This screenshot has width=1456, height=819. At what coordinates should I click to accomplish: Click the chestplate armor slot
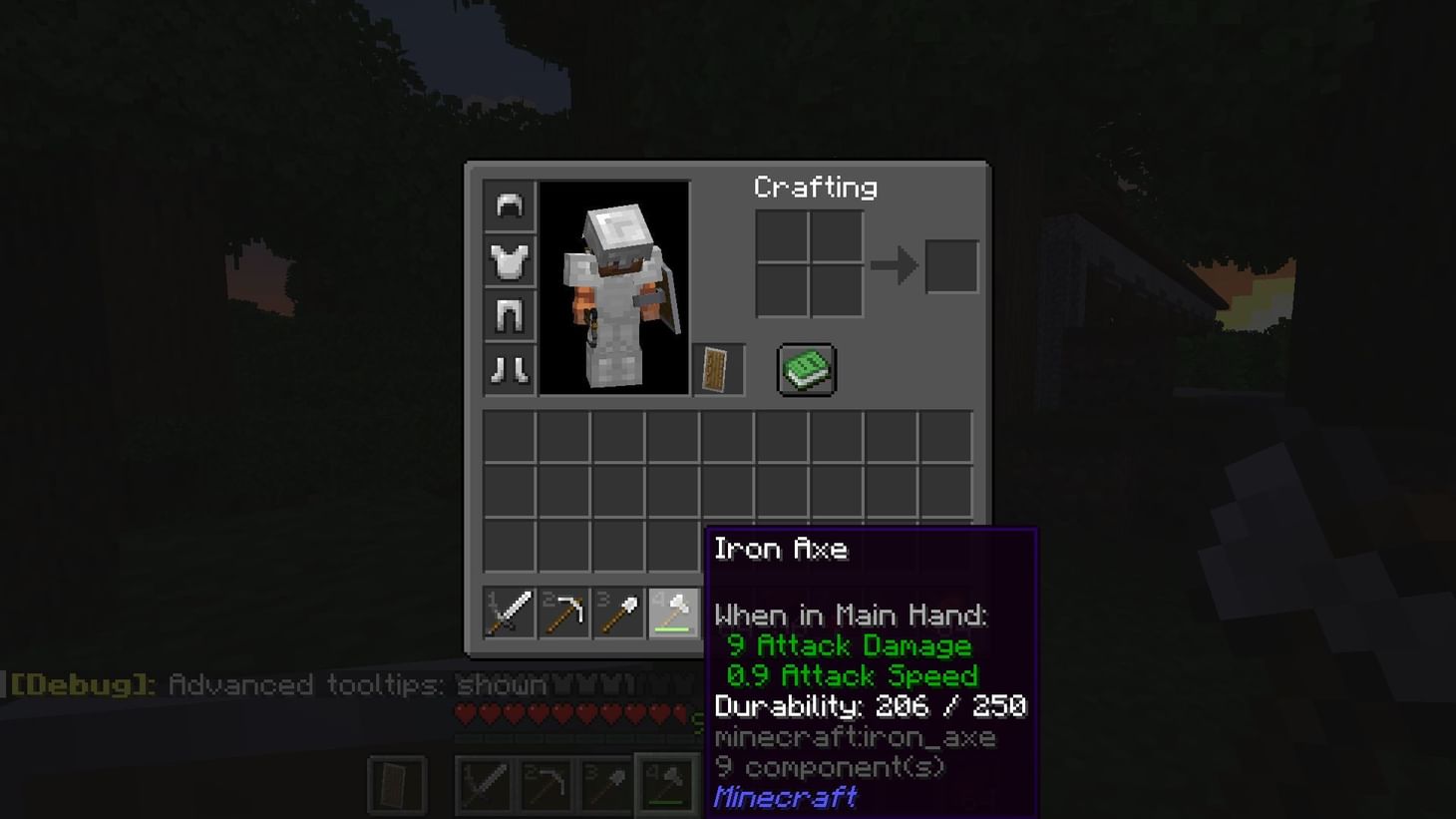click(508, 260)
